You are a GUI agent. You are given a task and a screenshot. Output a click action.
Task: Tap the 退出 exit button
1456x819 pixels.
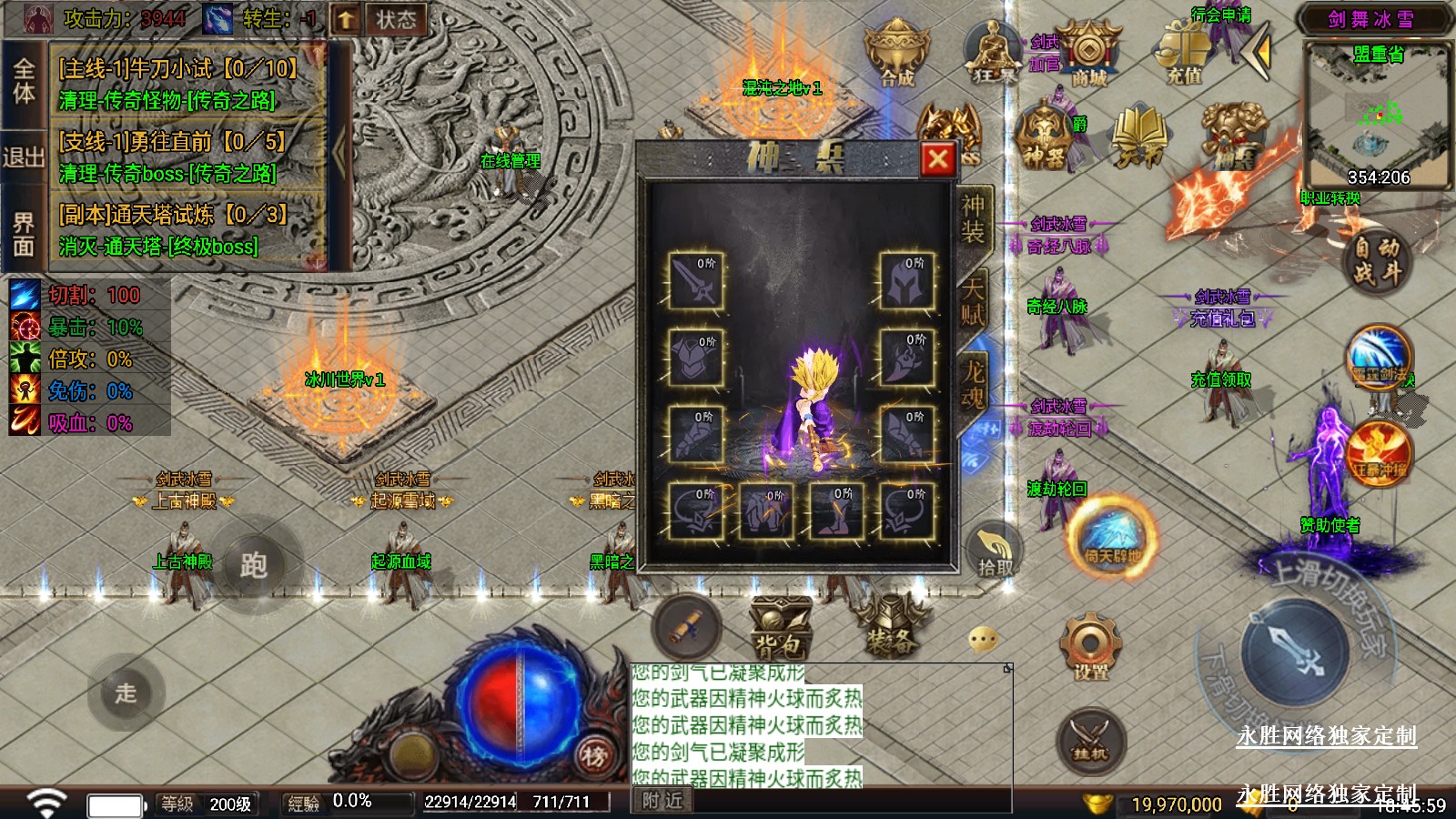(x=23, y=157)
